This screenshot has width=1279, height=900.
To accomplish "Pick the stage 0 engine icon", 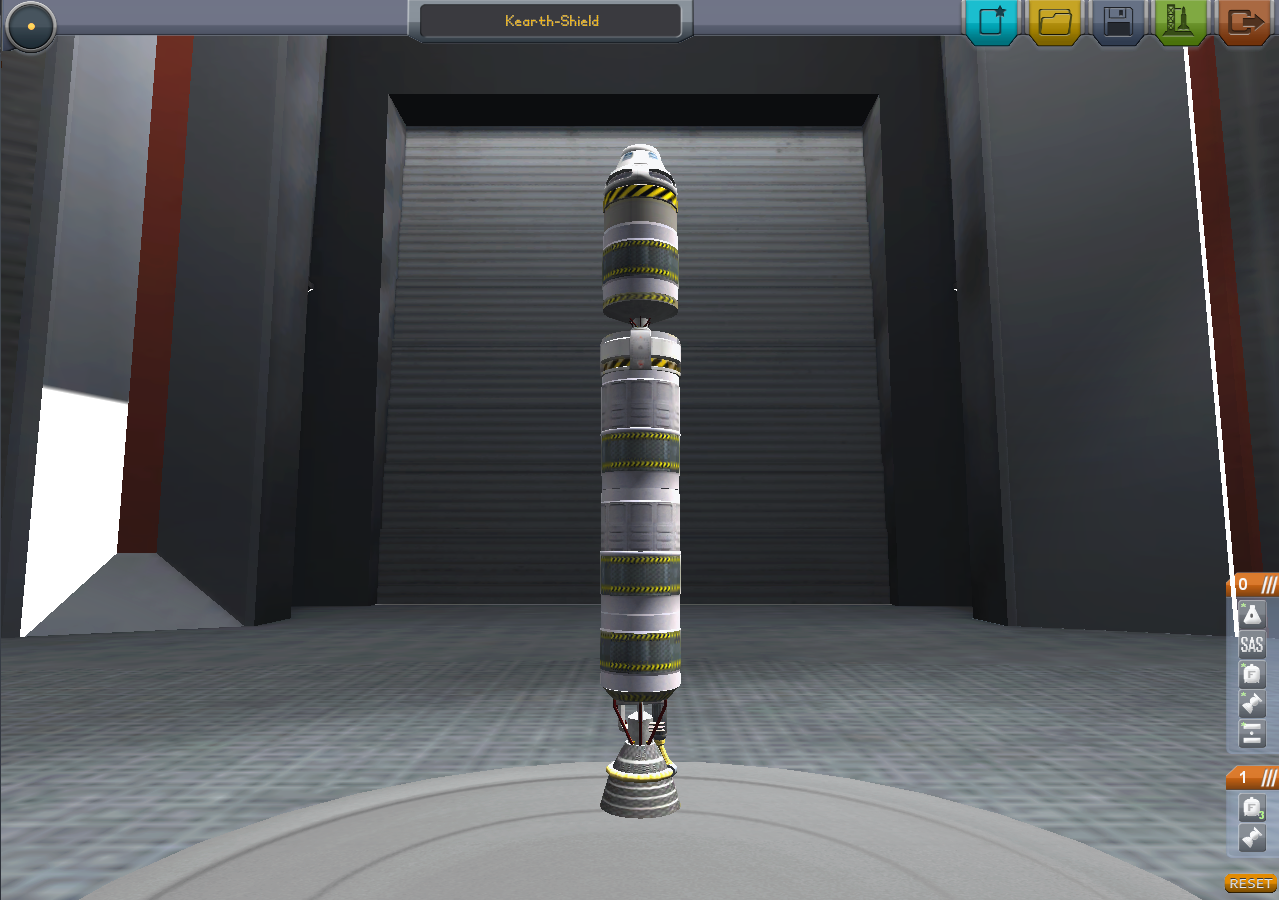I will [1252, 706].
